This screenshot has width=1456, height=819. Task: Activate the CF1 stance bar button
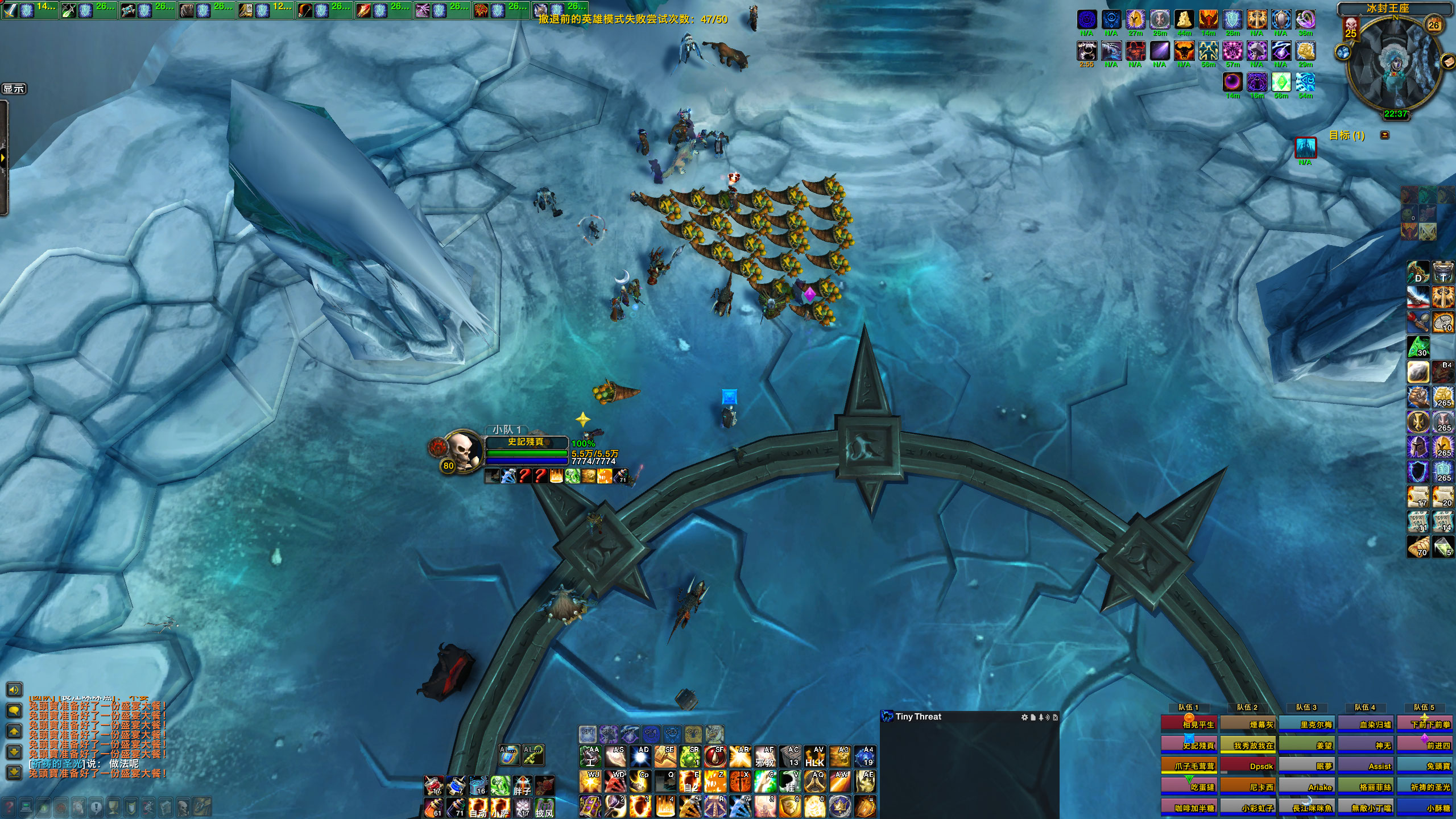(x=588, y=733)
